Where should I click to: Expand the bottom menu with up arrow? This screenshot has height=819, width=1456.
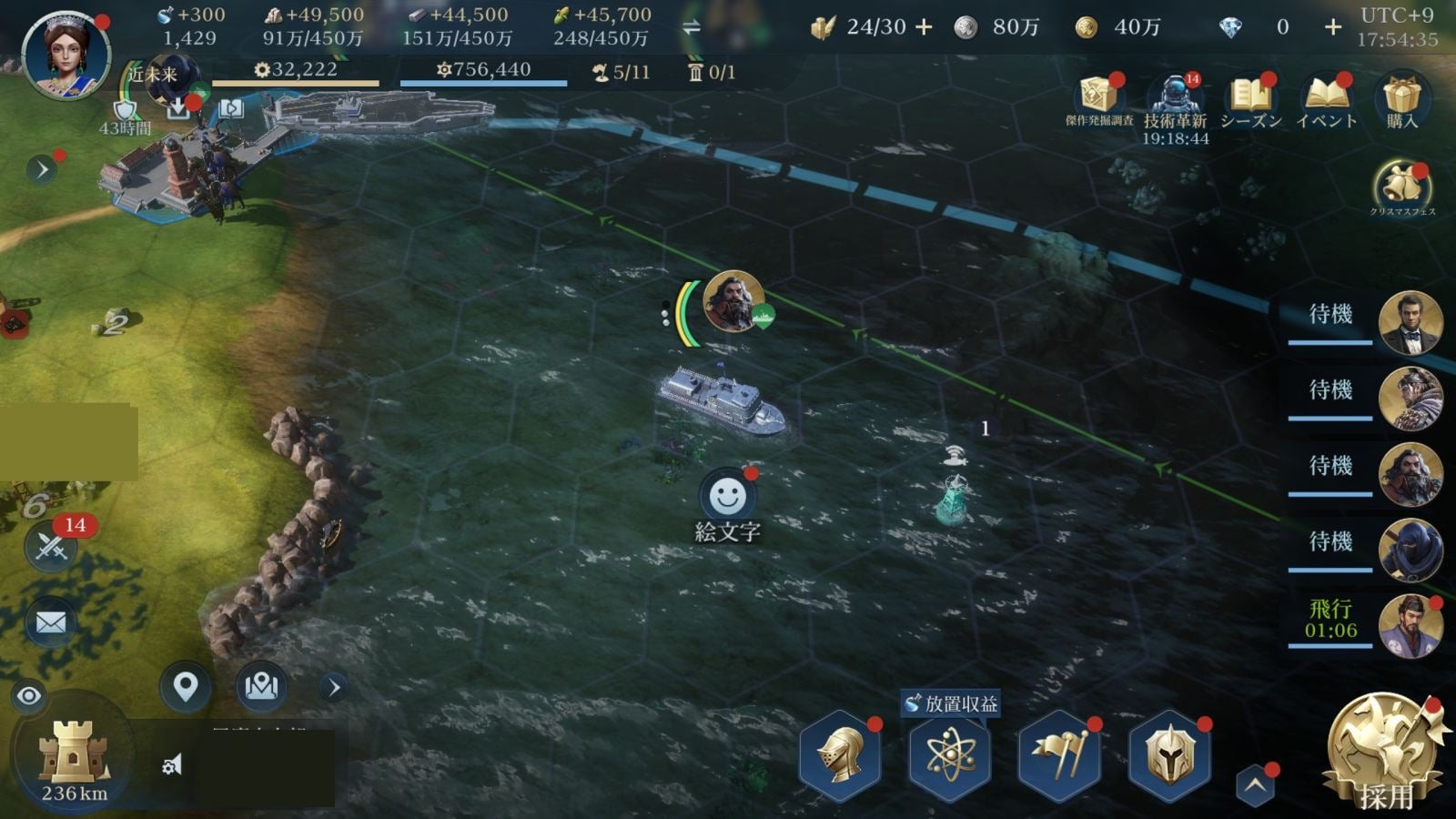(x=1255, y=785)
